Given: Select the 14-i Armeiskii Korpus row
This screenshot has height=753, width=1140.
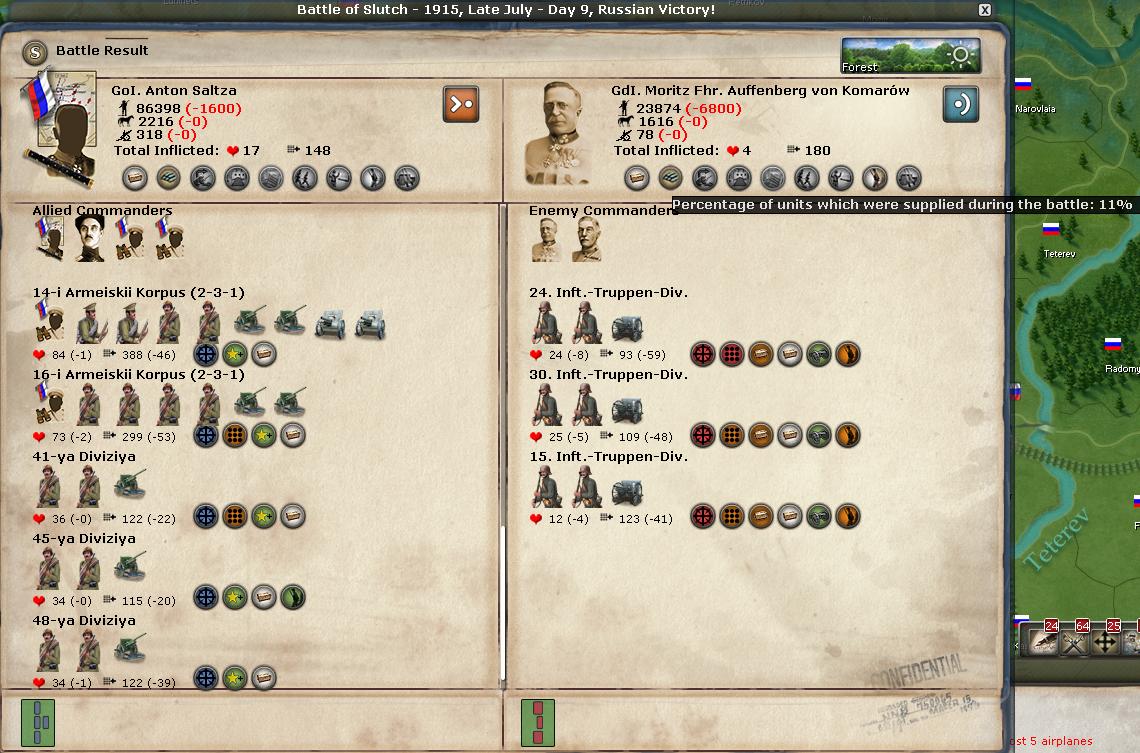Looking at the screenshot, I should coord(138,293).
